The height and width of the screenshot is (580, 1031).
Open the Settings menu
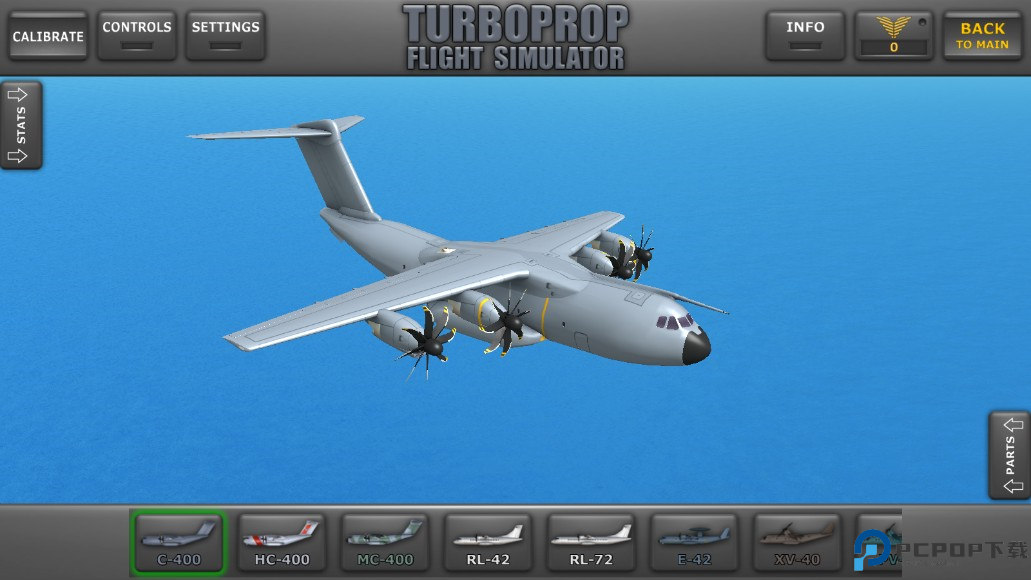[225, 35]
